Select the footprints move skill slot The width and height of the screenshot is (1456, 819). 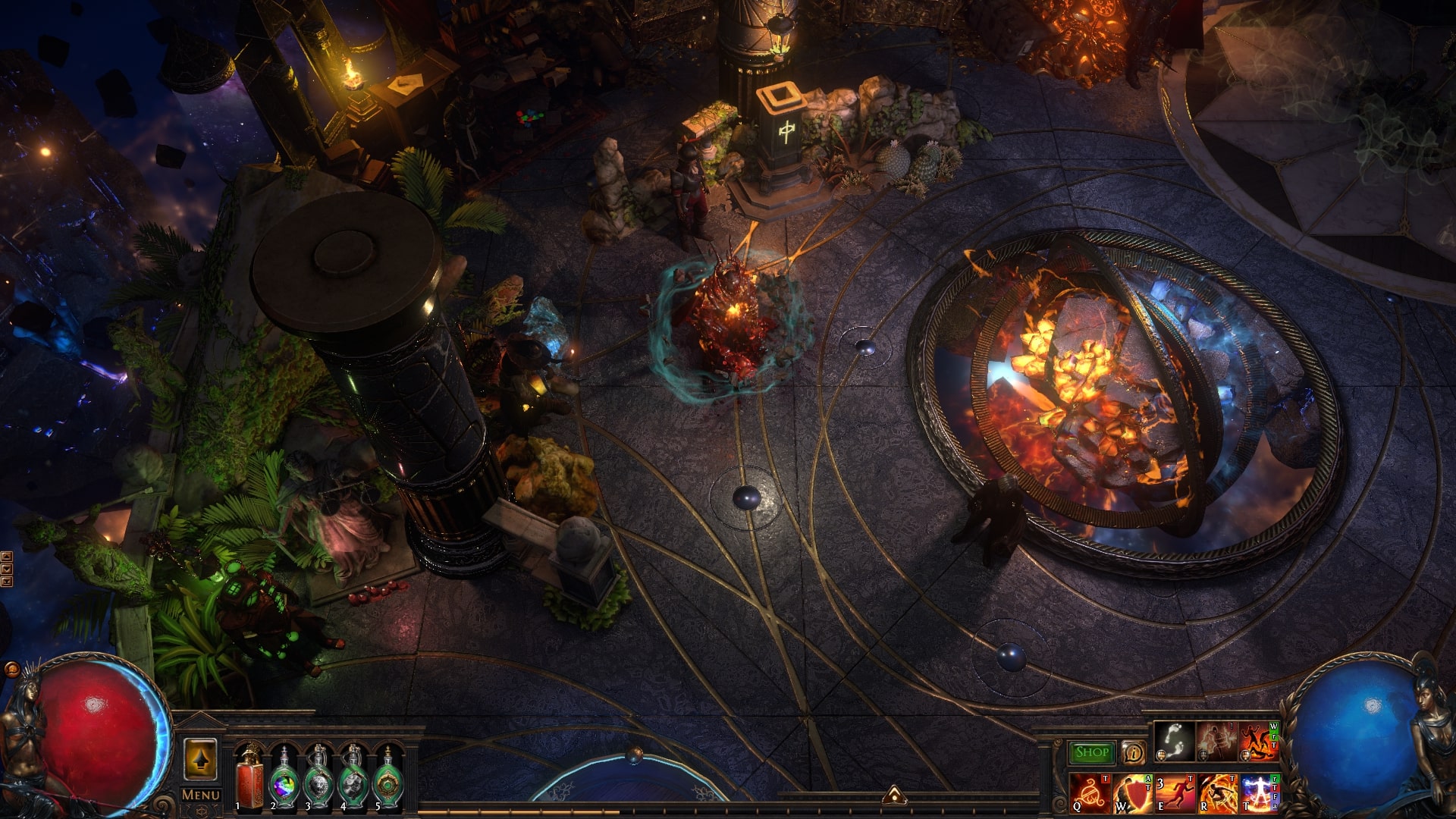1172,741
